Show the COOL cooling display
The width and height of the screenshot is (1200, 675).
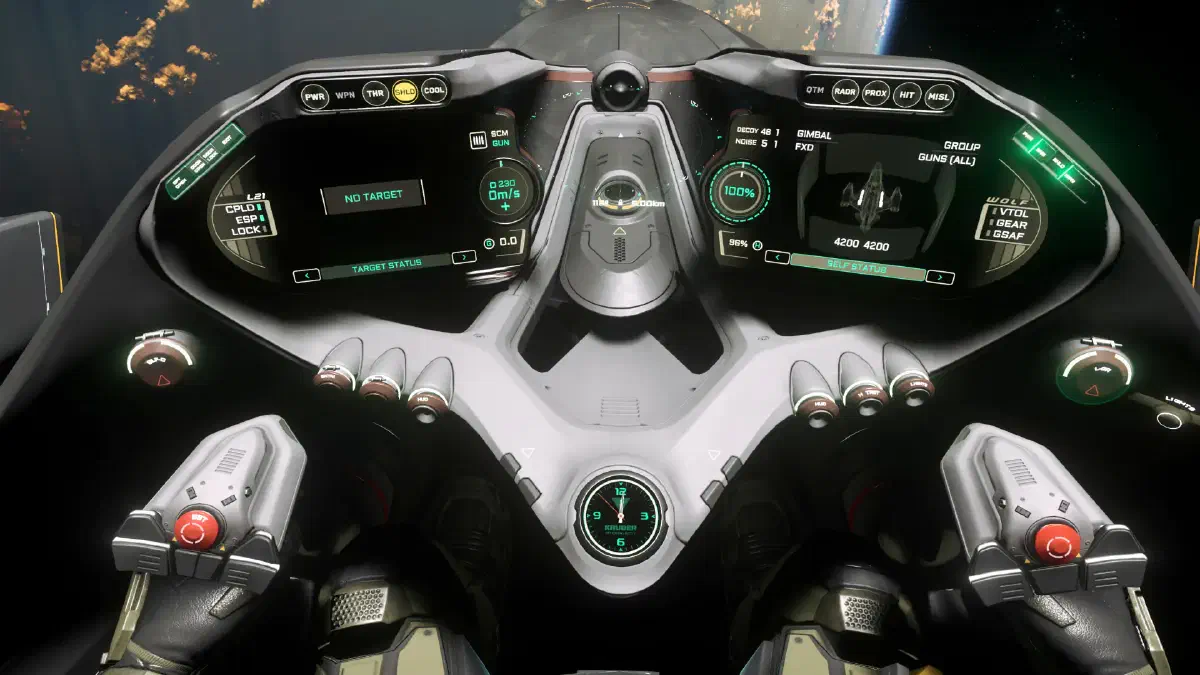[434, 90]
